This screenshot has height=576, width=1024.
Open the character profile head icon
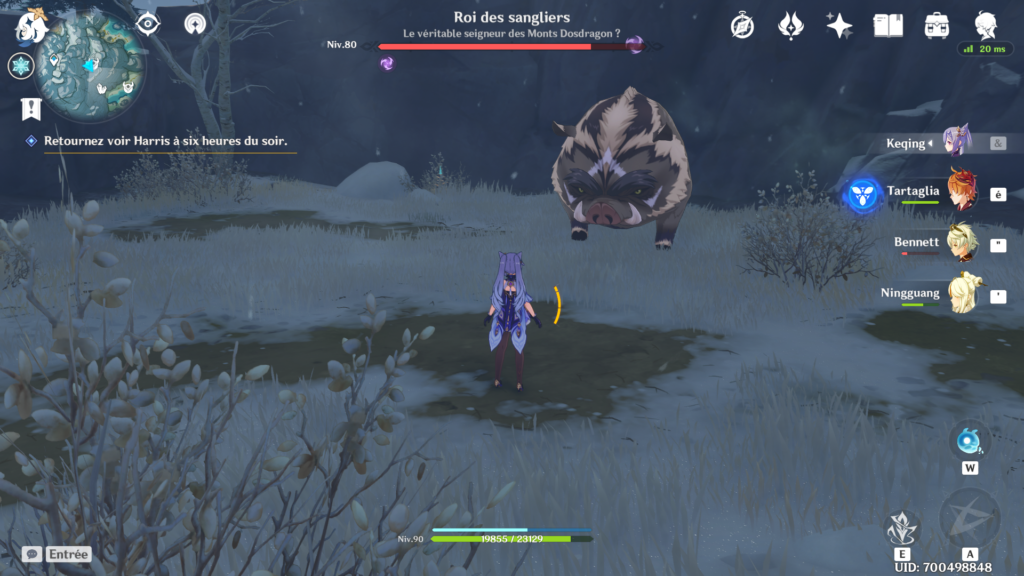pos(985,26)
